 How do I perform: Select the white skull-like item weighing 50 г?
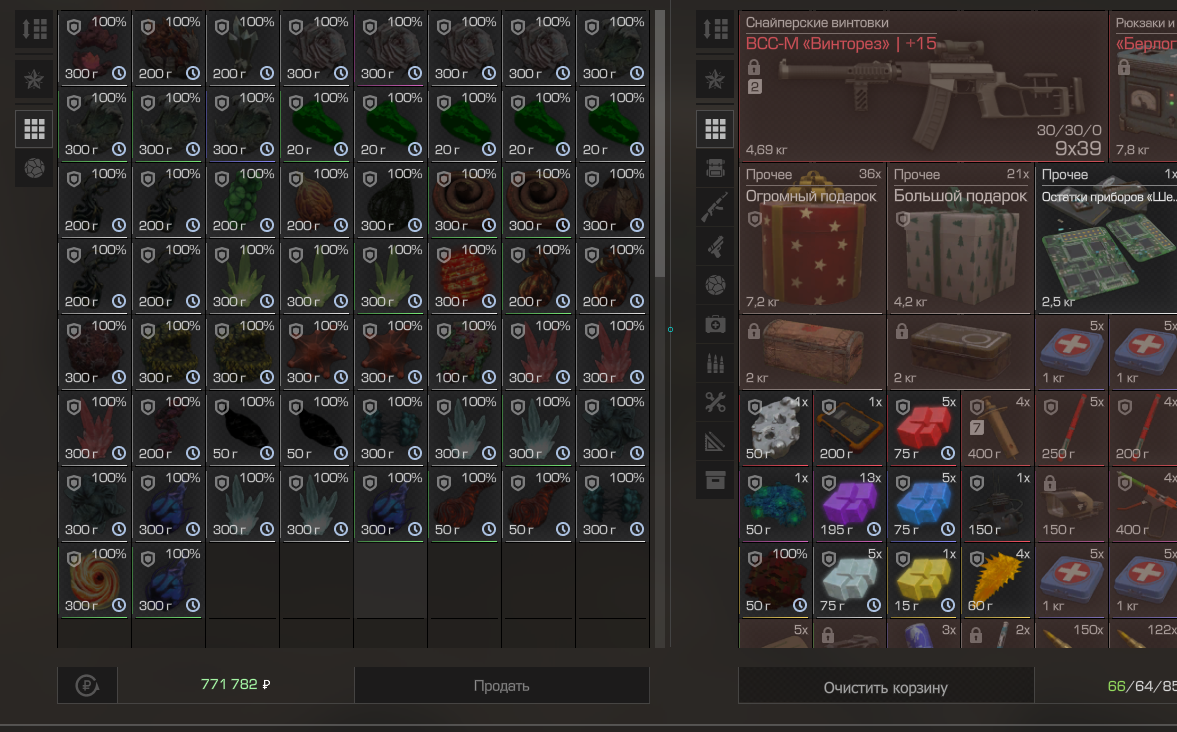click(x=775, y=427)
